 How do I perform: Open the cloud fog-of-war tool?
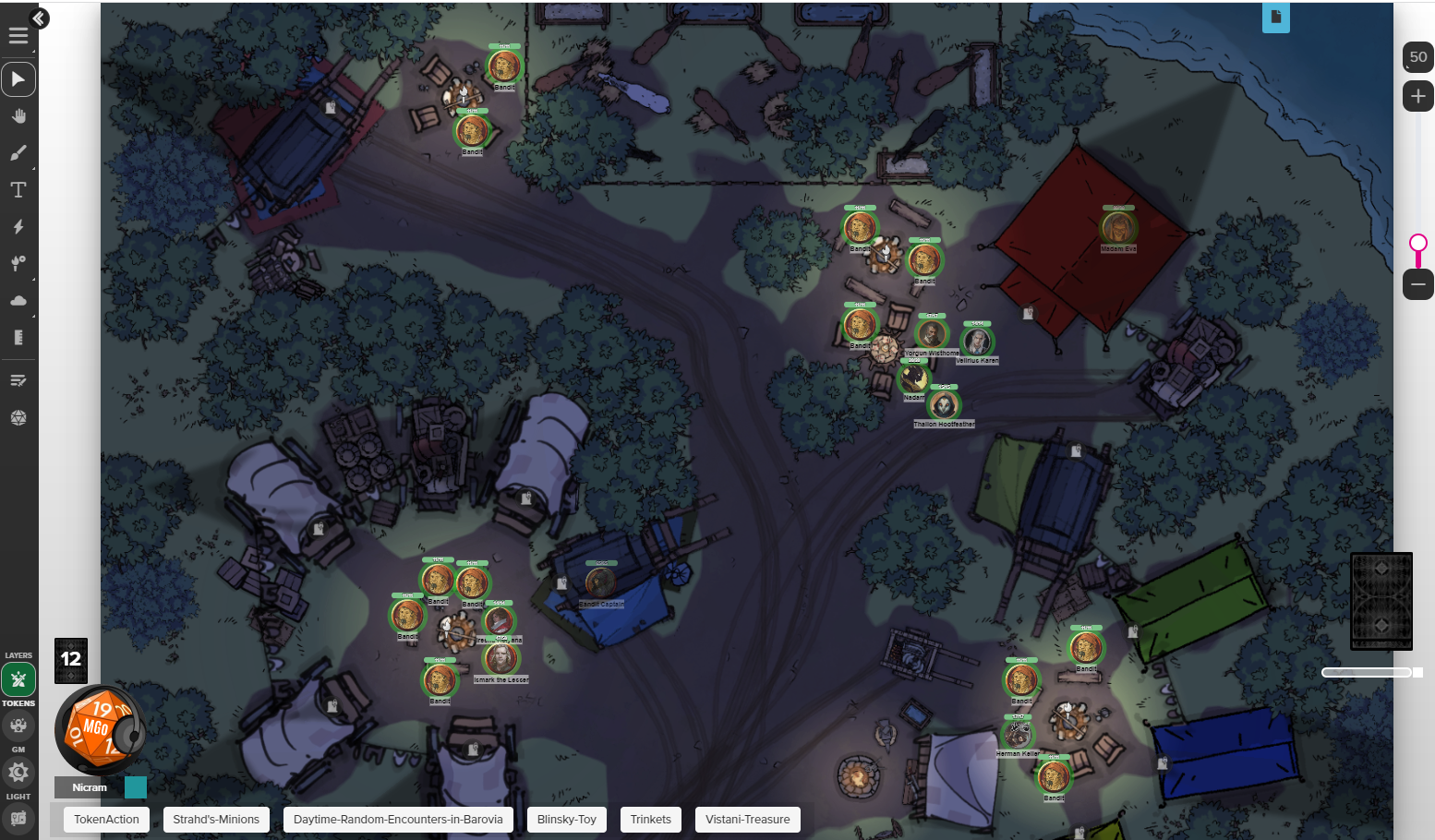(18, 301)
